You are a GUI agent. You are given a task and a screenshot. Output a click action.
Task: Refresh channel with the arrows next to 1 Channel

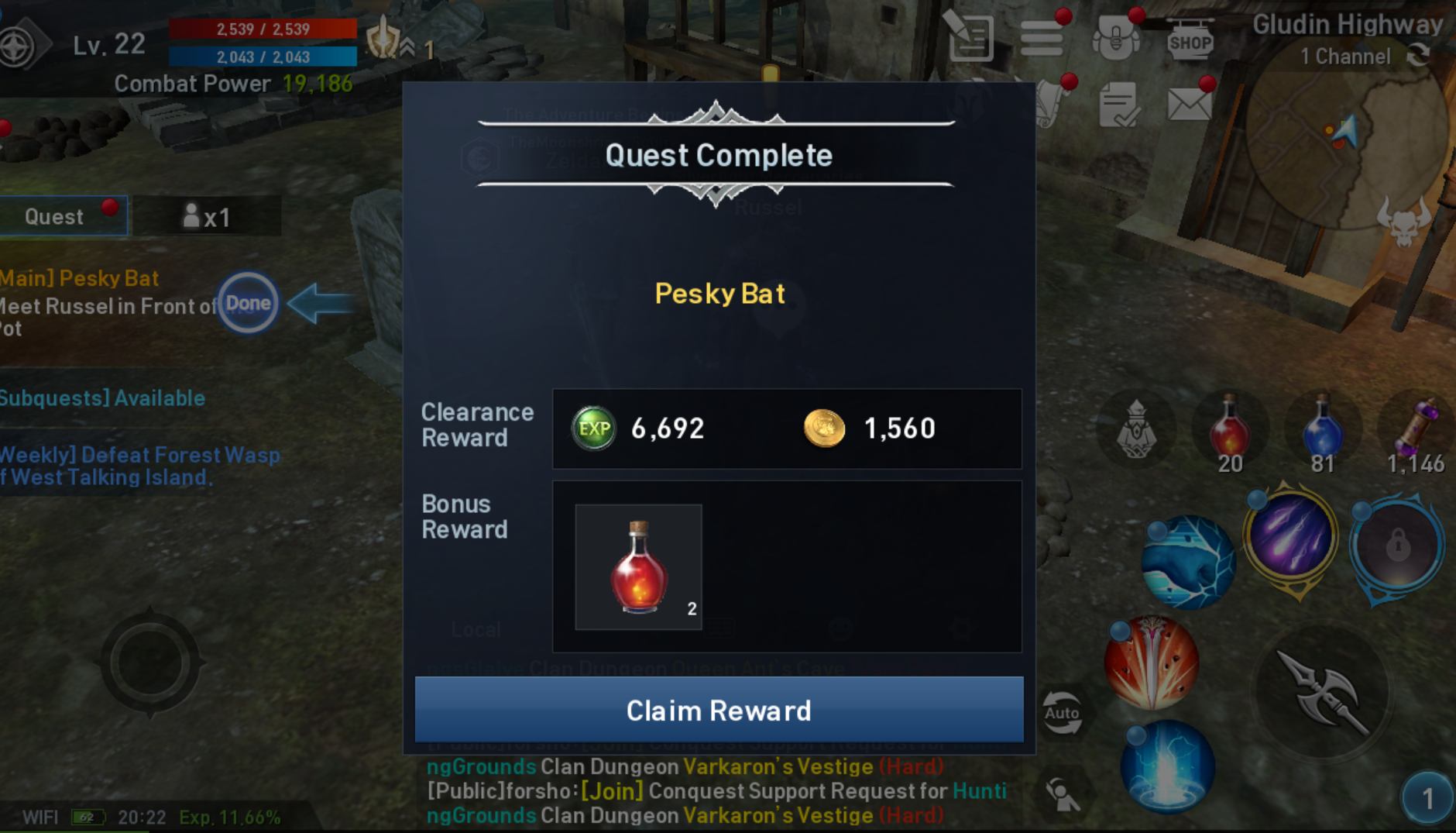pyautogui.click(x=1420, y=56)
